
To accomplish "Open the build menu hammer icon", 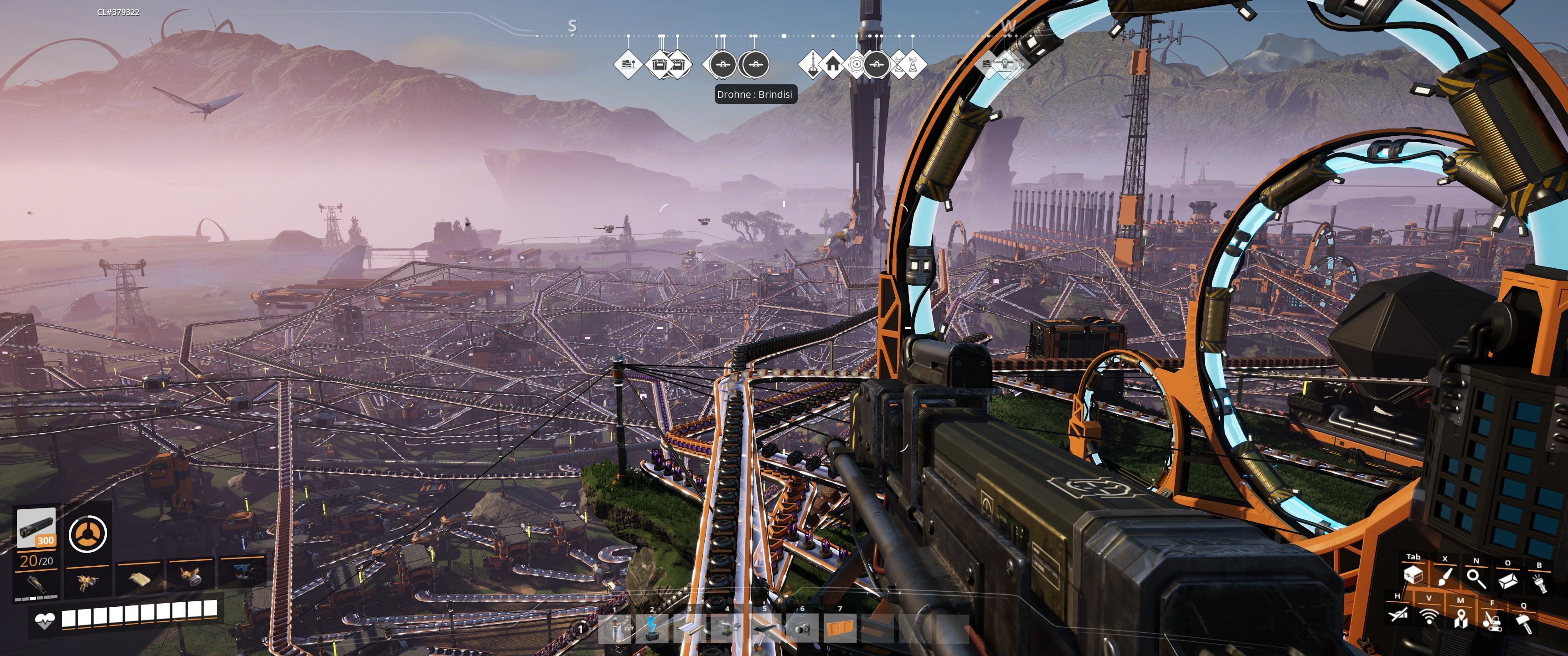I will tap(1524, 623).
